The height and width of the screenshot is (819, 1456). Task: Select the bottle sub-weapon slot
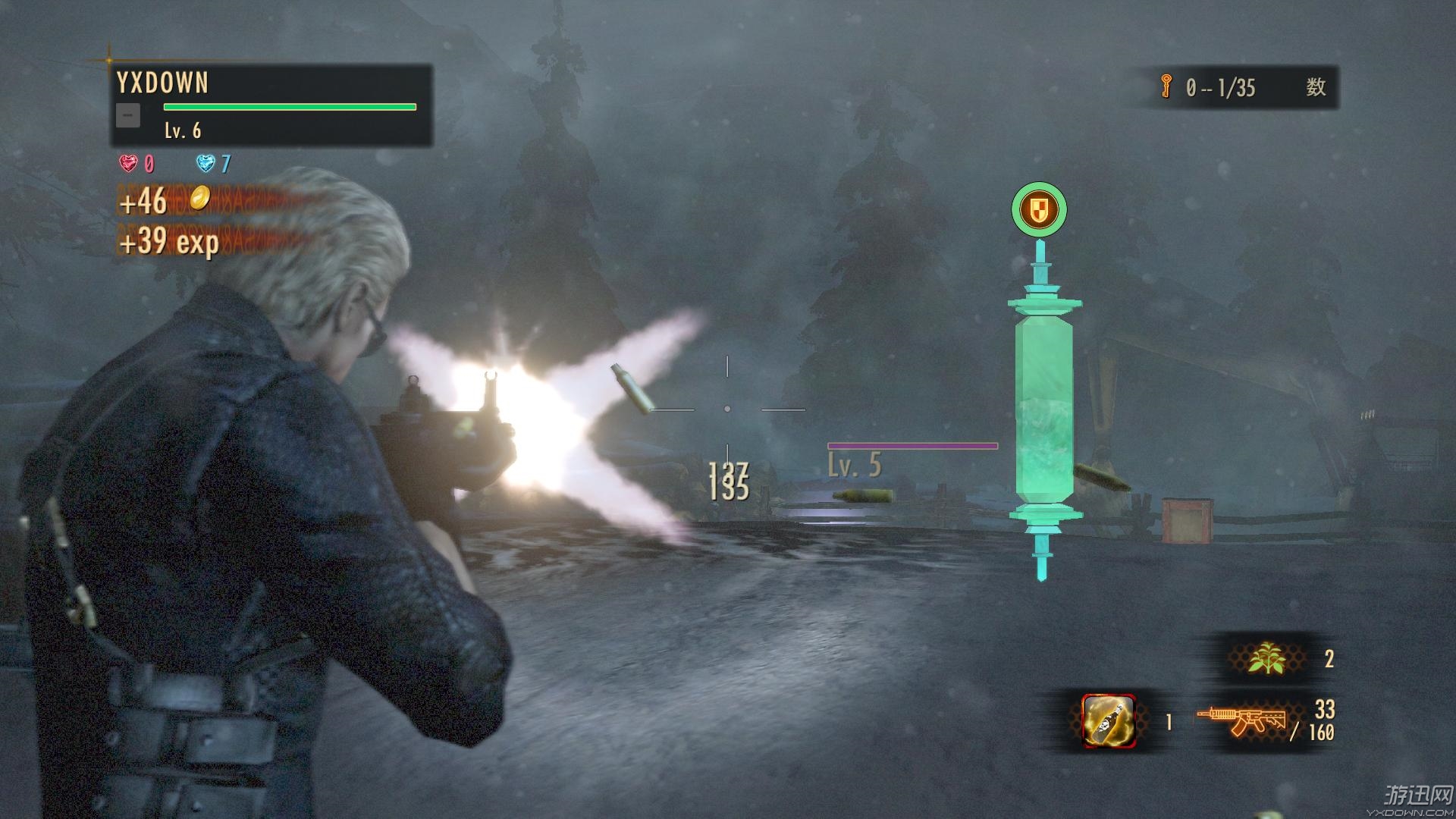point(1108,720)
